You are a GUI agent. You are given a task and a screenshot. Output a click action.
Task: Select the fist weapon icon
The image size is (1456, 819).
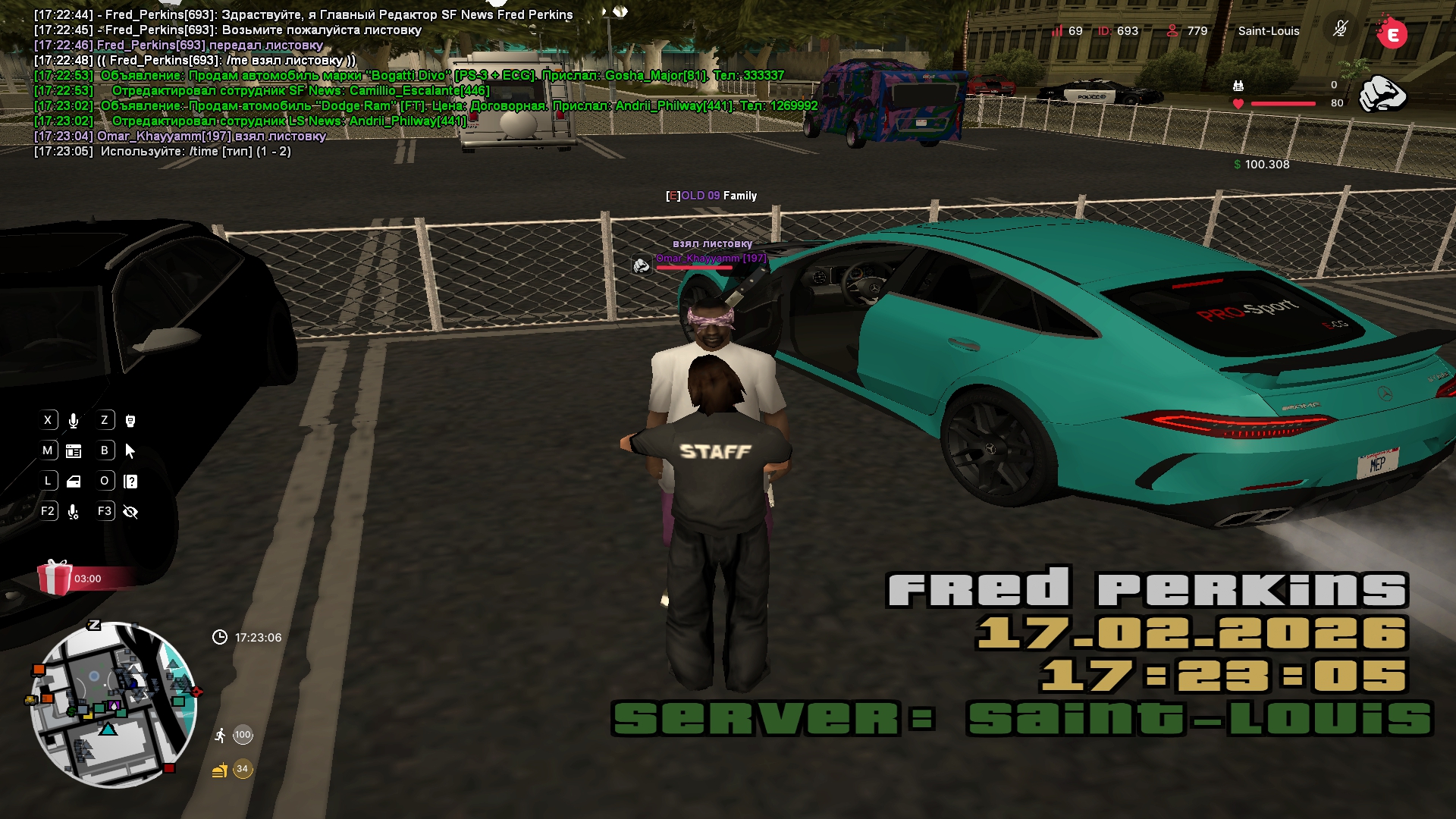1382,94
